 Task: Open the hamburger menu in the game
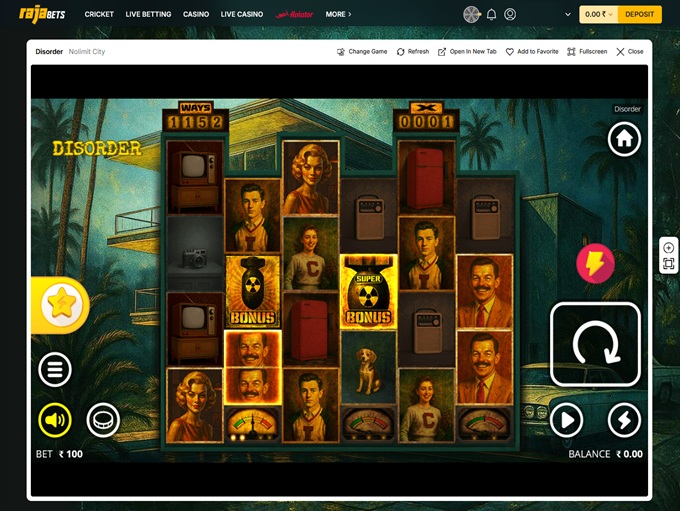pyautogui.click(x=55, y=369)
